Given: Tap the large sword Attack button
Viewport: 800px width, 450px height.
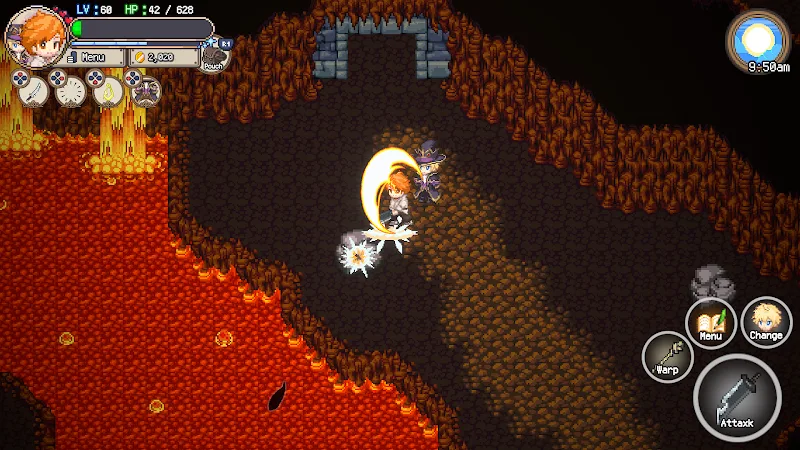Looking at the screenshot, I should click(738, 399).
